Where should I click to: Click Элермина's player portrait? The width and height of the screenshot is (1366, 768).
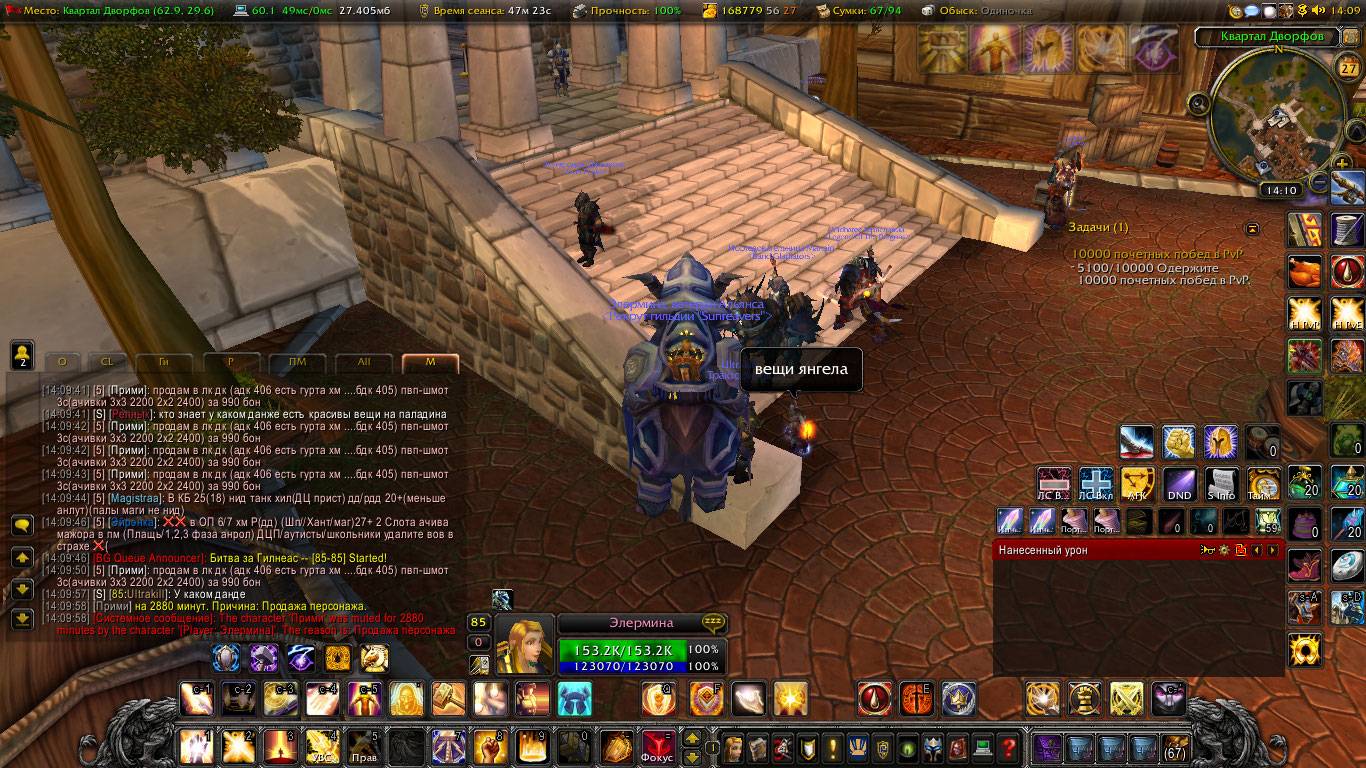coord(525,645)
